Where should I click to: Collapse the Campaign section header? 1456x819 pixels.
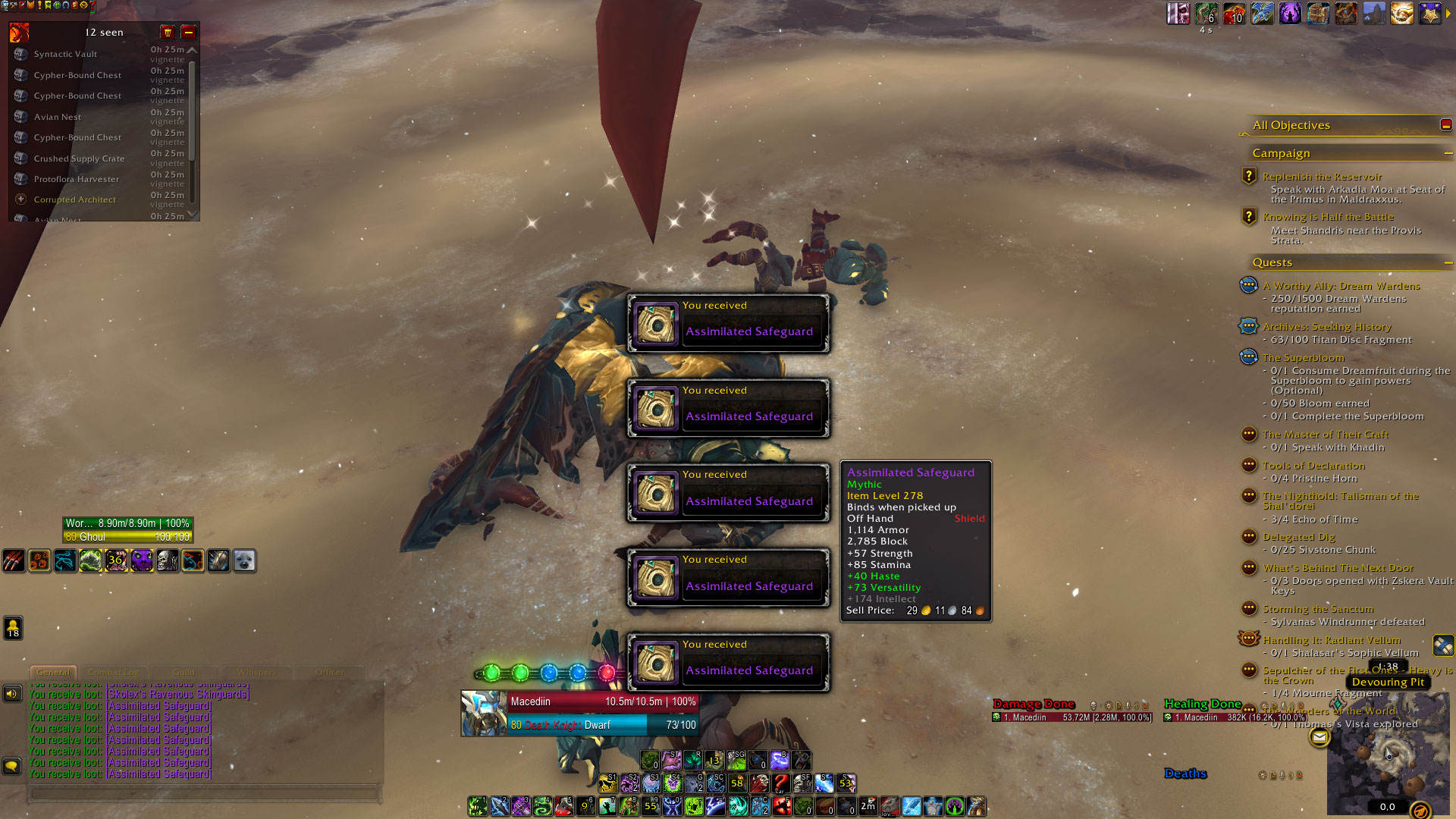point(1448,153)
